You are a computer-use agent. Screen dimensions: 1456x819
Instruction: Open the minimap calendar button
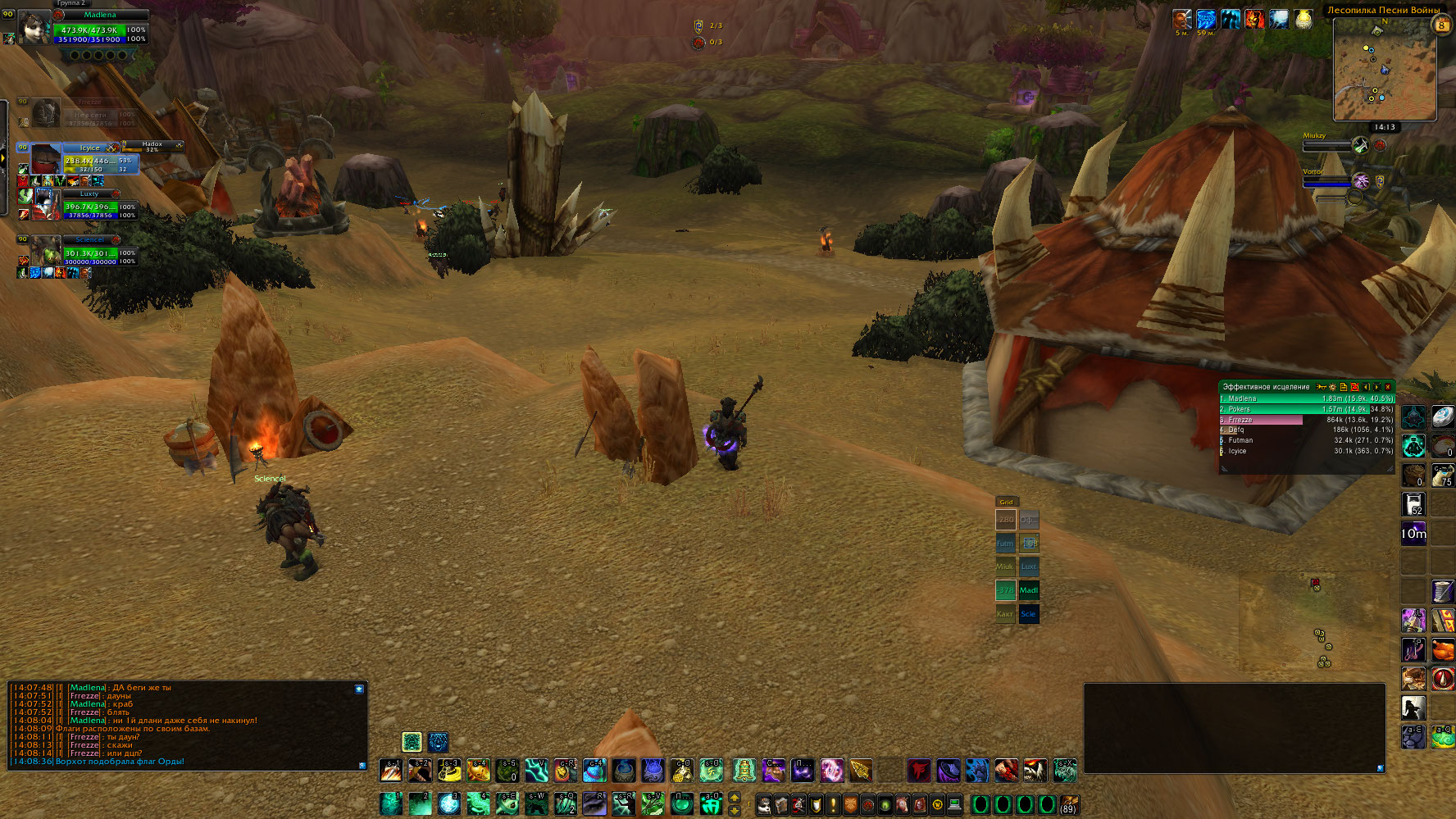coord(1440,25)
